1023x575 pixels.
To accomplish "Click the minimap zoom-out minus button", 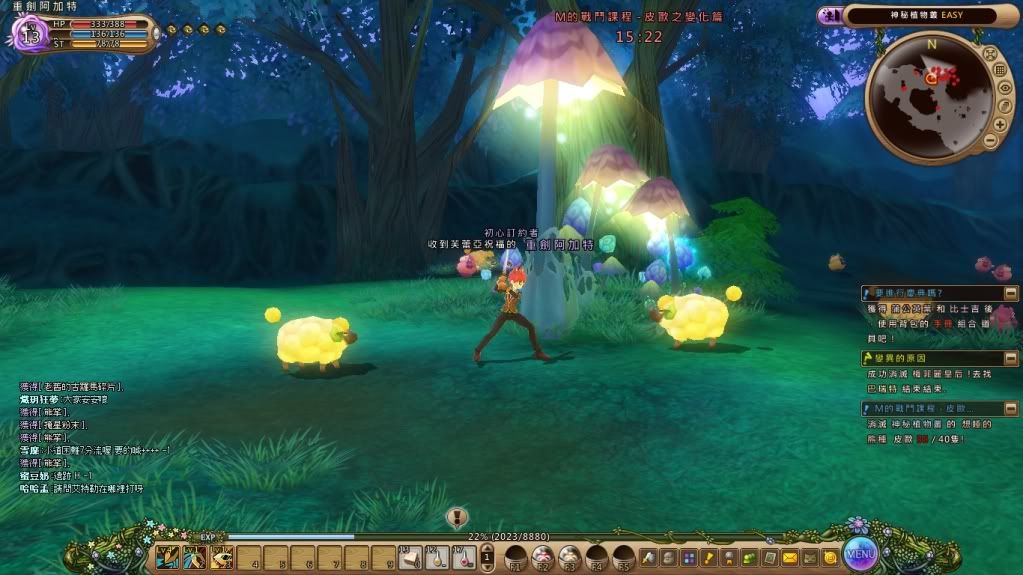I will pyautogui.click(x=990, y=140).
